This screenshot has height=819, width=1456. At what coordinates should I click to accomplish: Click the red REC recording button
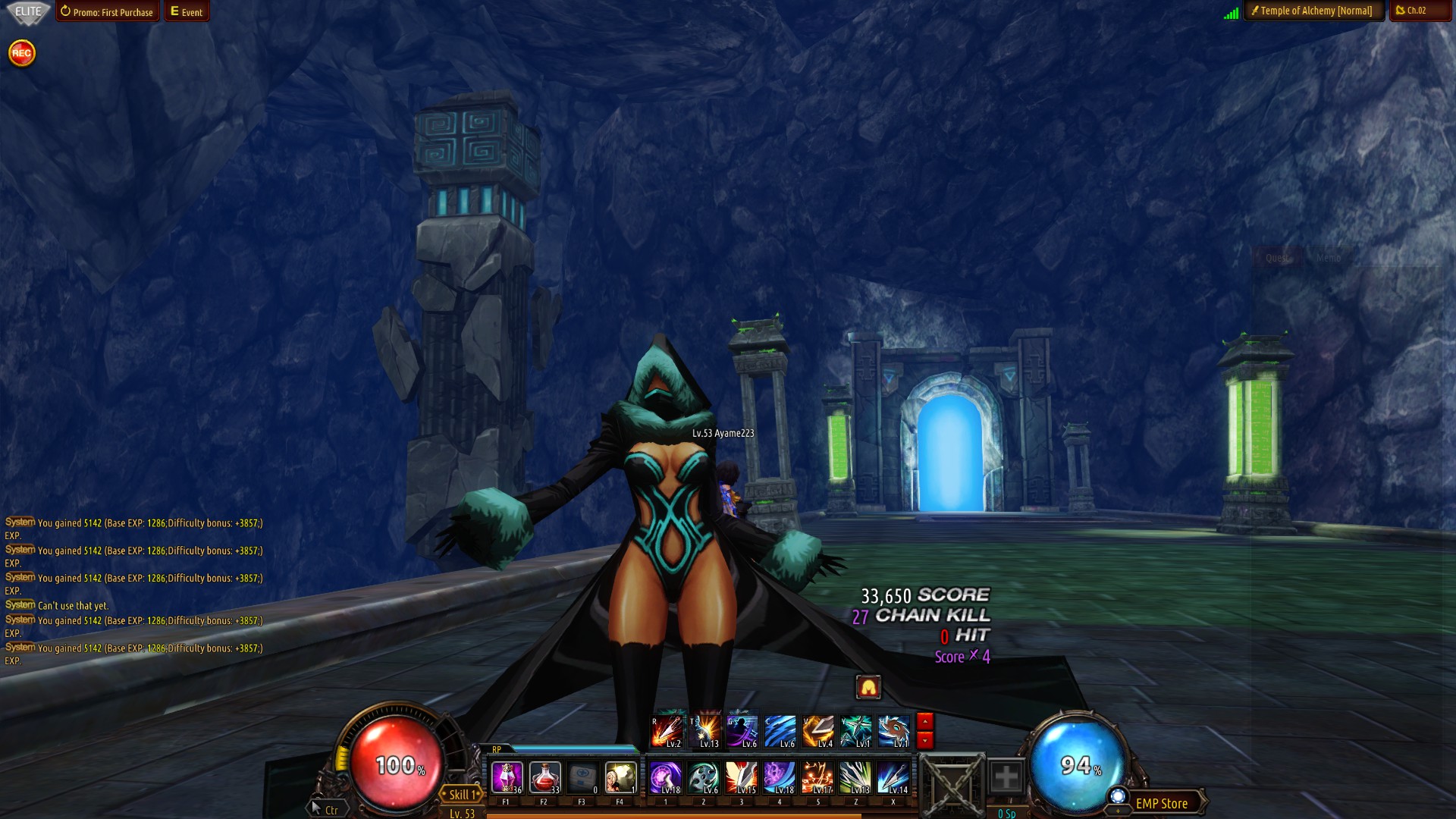tap(22, 53)
